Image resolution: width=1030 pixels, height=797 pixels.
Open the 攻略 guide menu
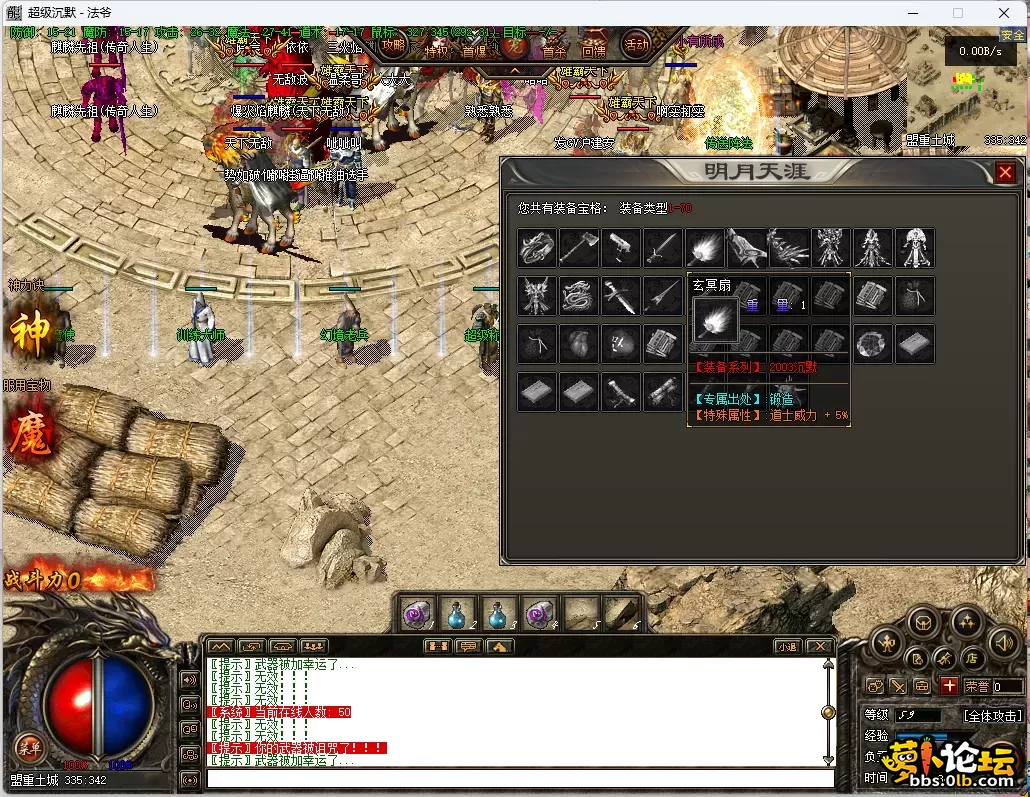393,45
